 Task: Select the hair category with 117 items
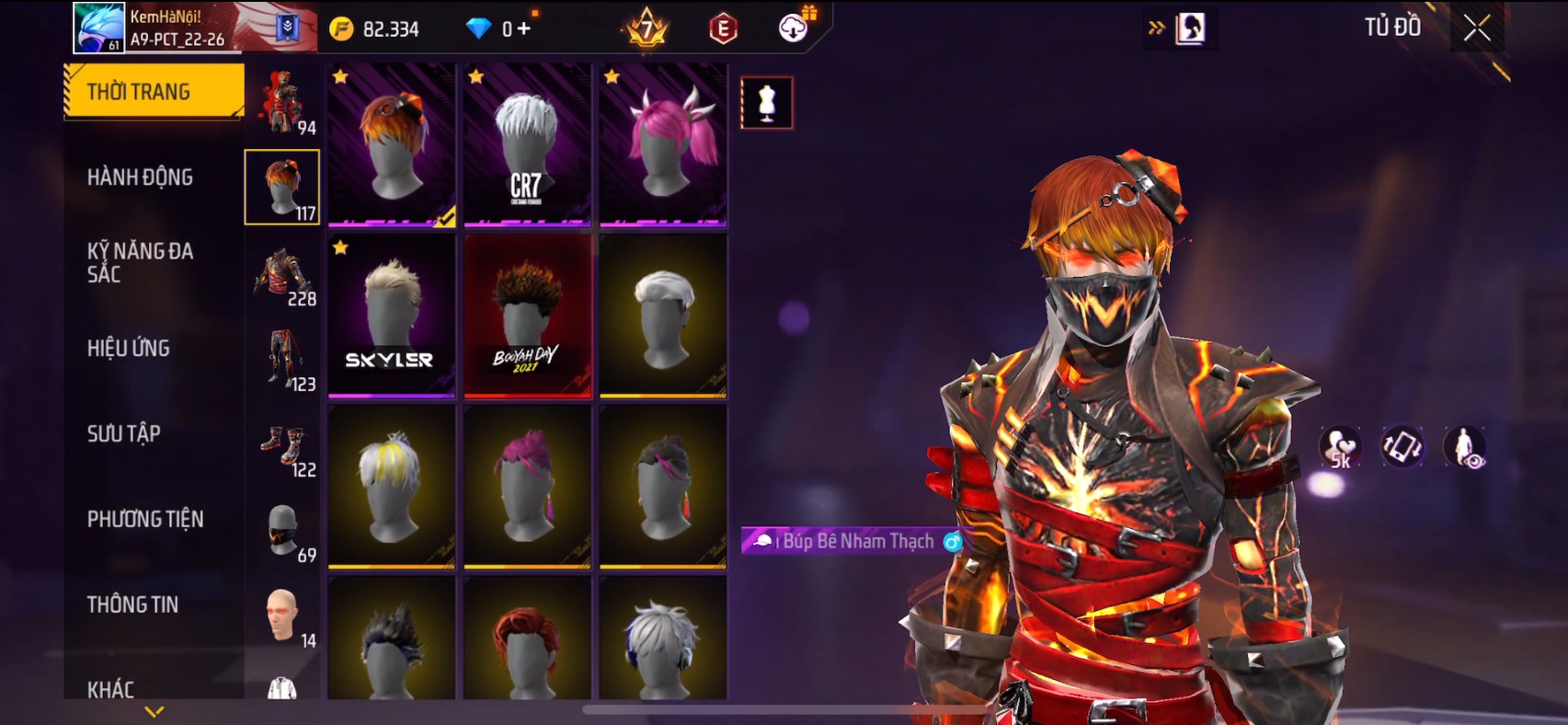[282, 187]
